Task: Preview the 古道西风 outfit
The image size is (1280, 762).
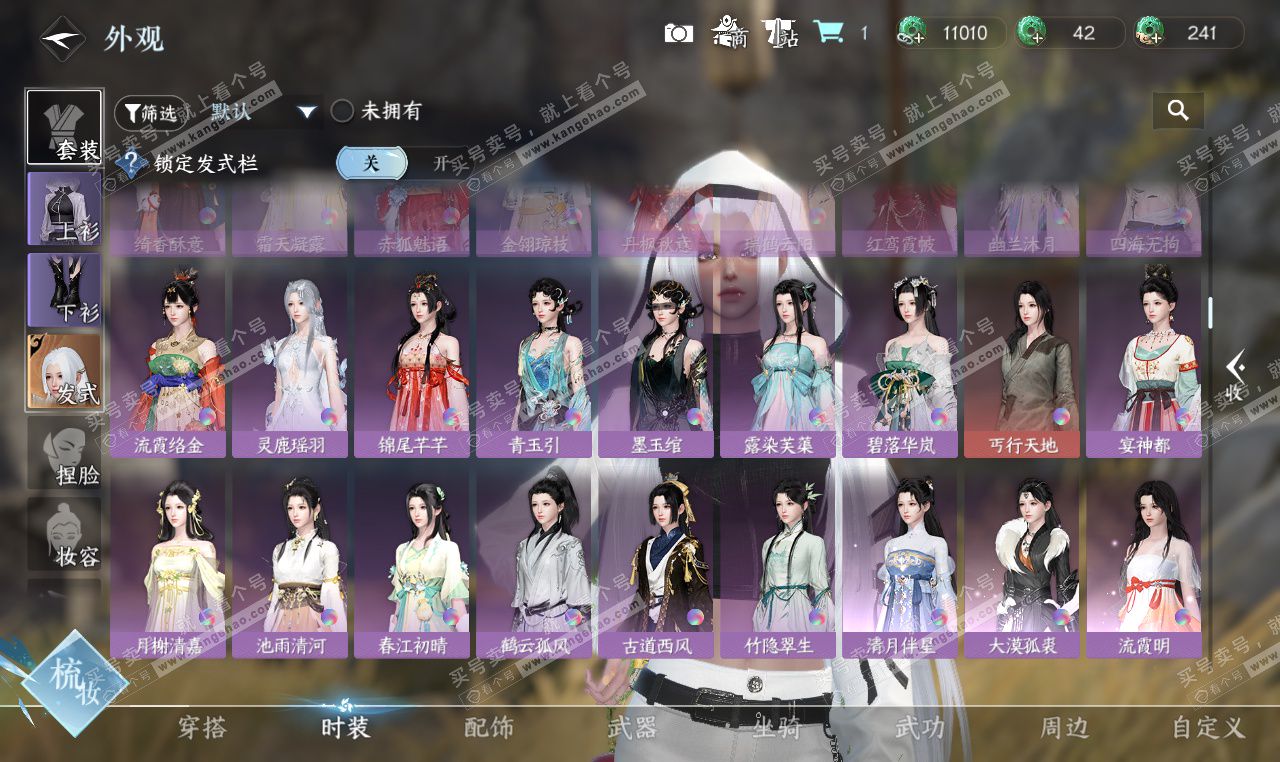Action: pos(656,565)
